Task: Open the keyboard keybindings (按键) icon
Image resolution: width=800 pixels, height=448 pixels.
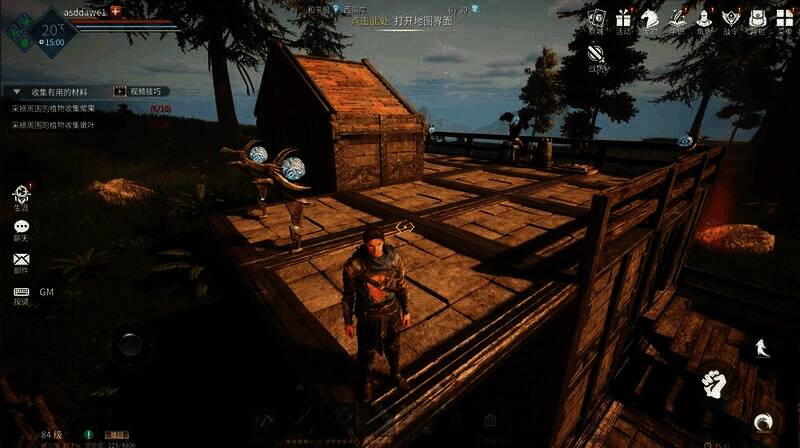Action: (x=21, y=293)
